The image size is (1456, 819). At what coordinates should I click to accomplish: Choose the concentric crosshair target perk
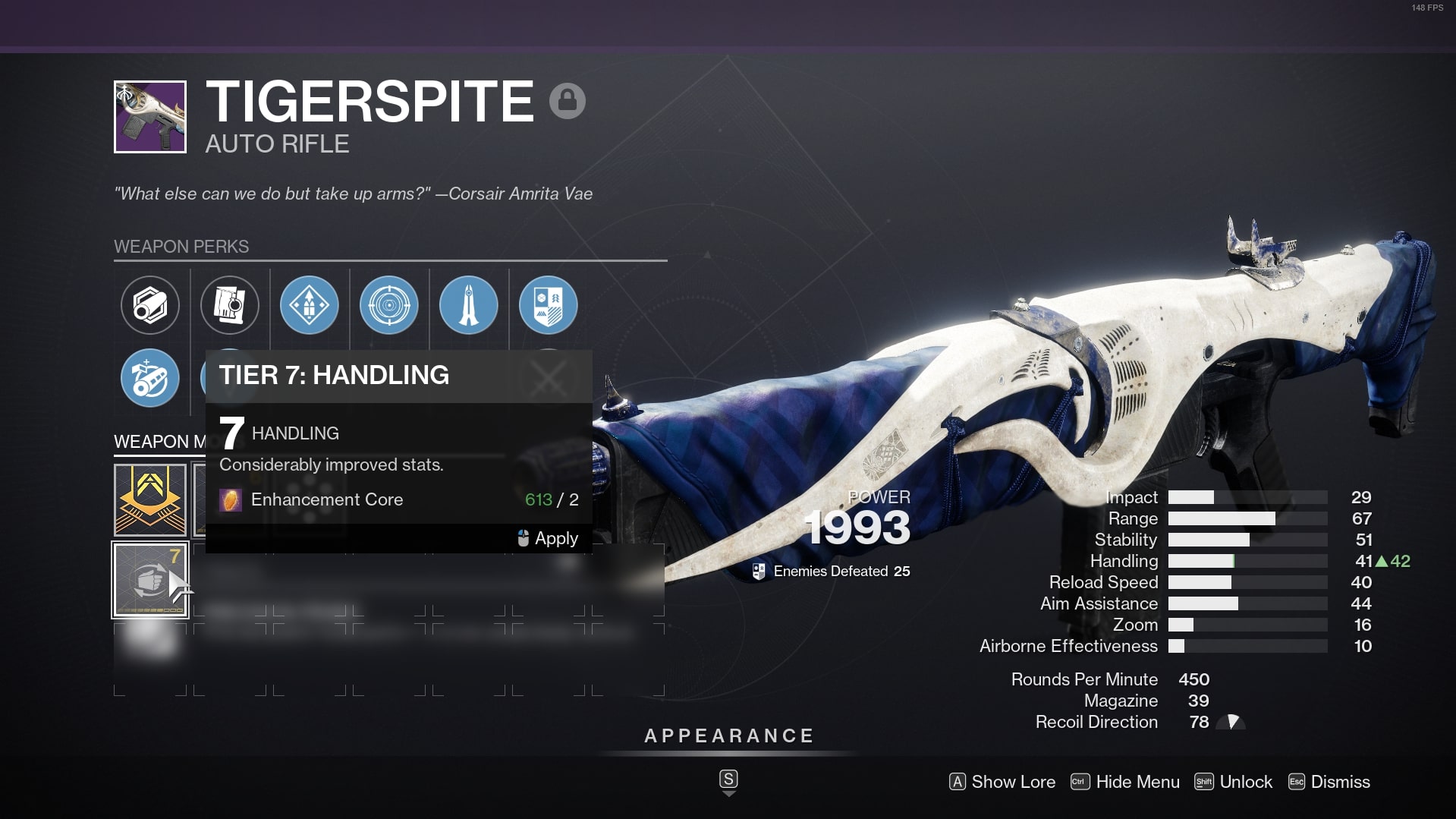click(389, 305)
